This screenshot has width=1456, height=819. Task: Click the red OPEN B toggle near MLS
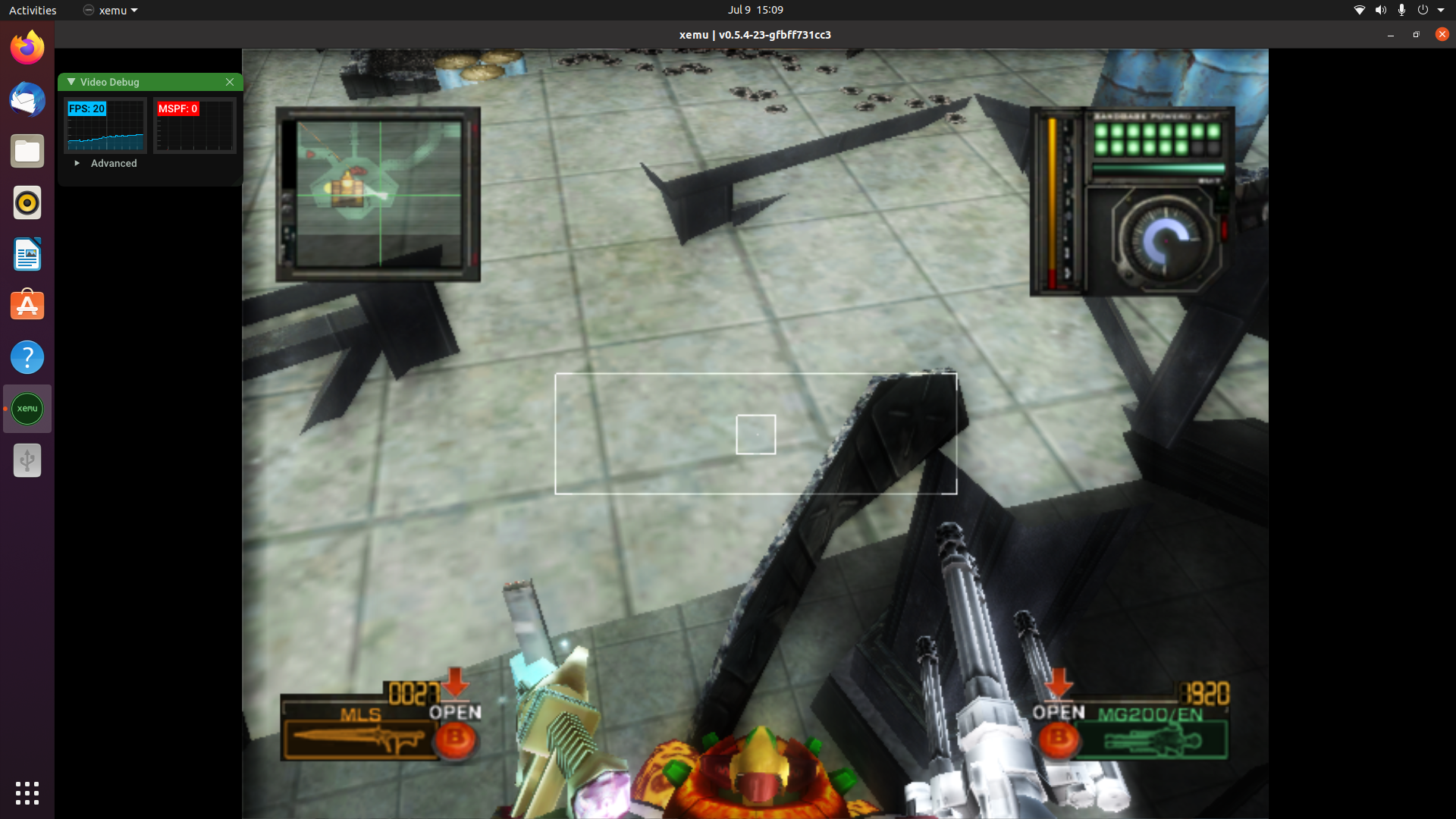[x=456, y=741]
